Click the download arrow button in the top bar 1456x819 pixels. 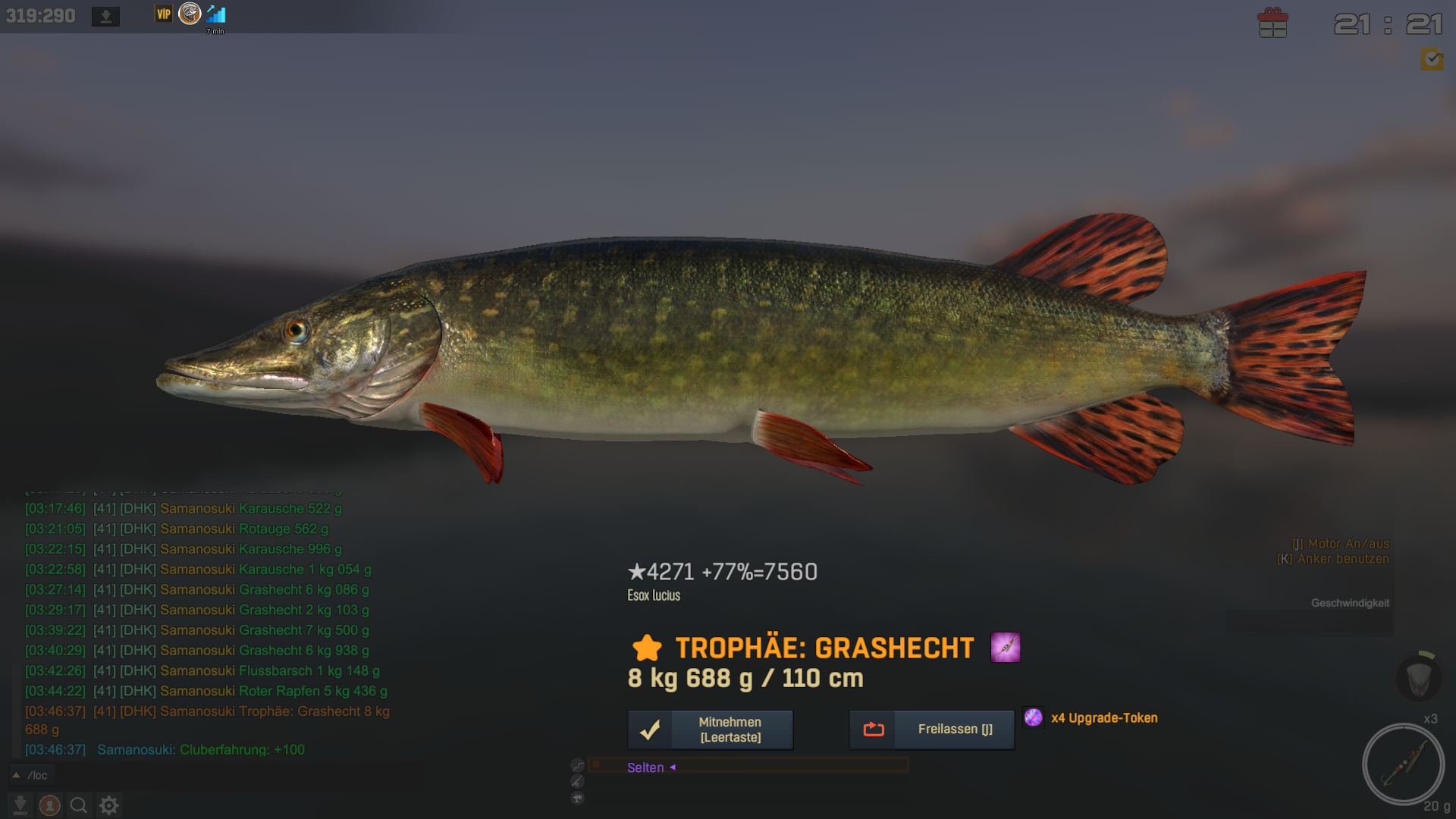(106, 16)
